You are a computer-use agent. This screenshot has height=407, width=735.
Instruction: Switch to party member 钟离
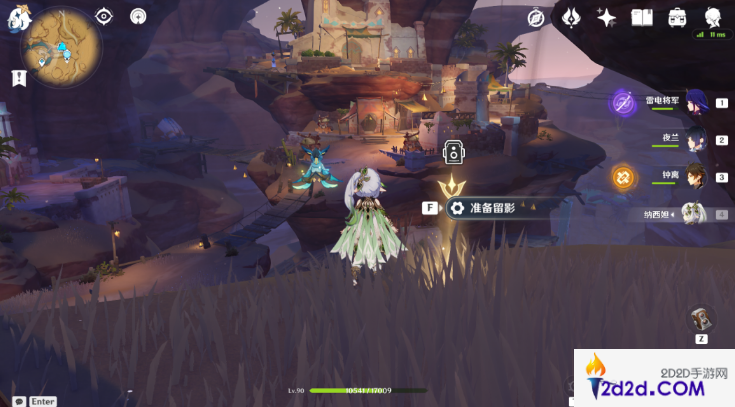[x=696, y=177]
